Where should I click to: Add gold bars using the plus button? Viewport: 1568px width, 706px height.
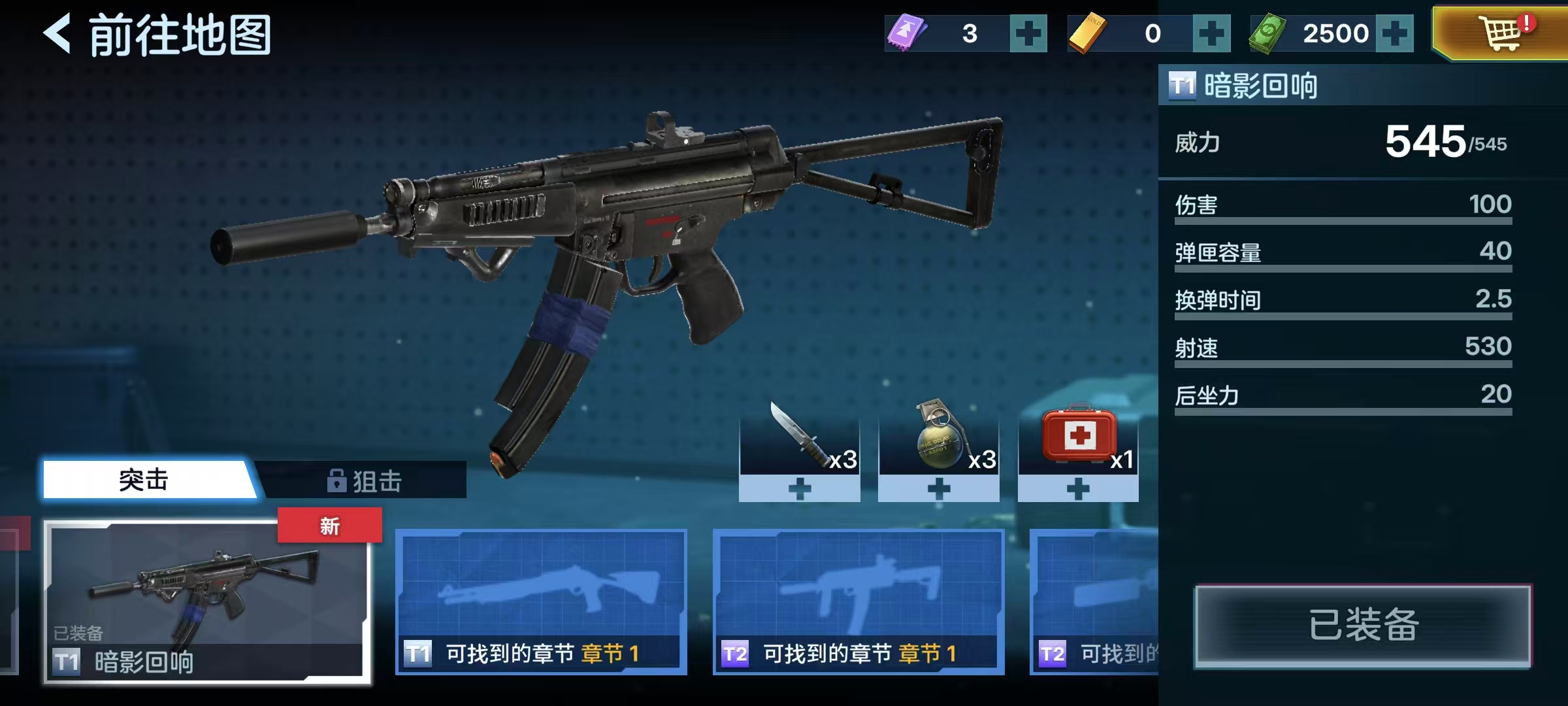pyautogui.click(x=1211, y=34)
